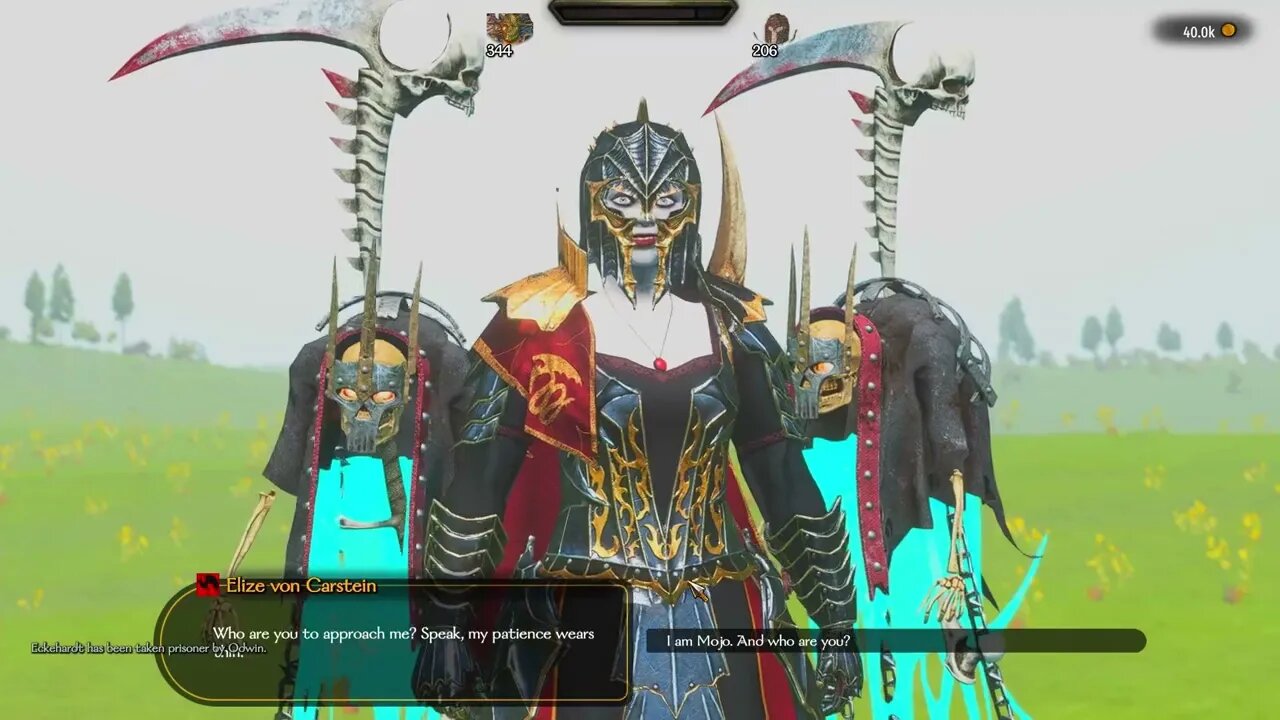
Task: Choose the reply 'I am Mojo. And who are you?'
Action: point(897,641)
